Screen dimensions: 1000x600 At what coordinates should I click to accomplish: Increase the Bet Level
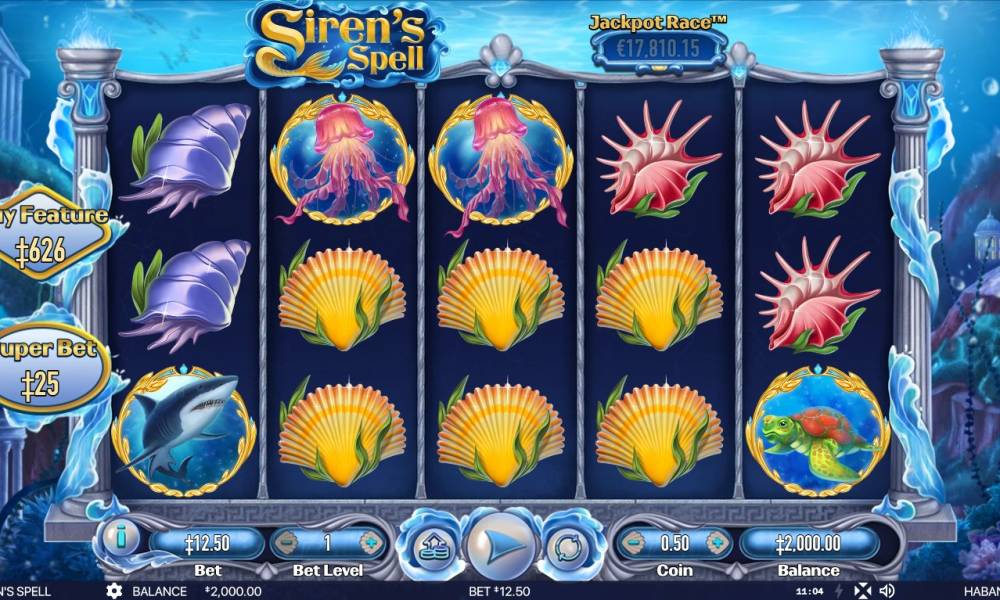point(370,544)
